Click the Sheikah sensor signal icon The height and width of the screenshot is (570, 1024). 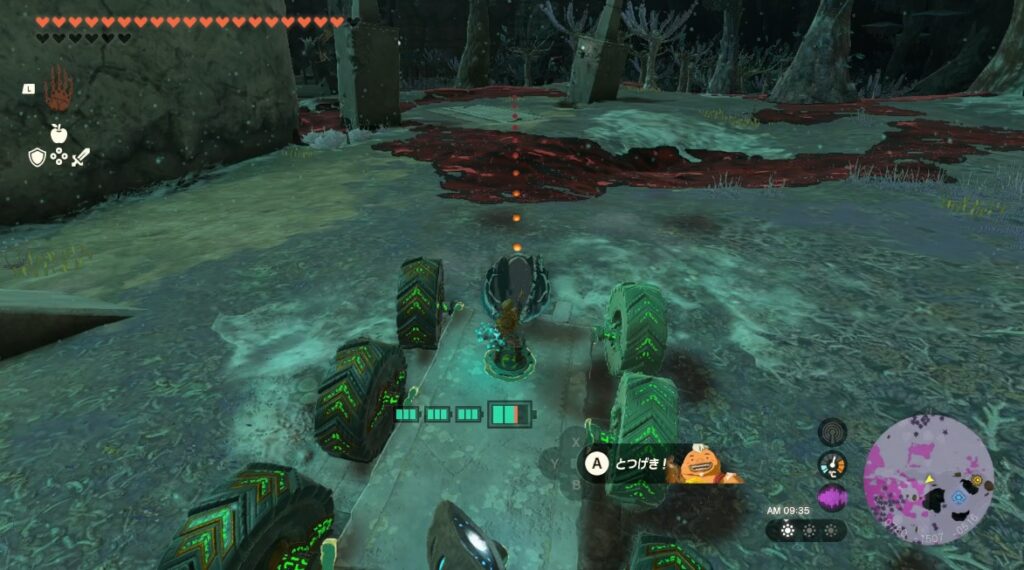click(x=832, y=431)
